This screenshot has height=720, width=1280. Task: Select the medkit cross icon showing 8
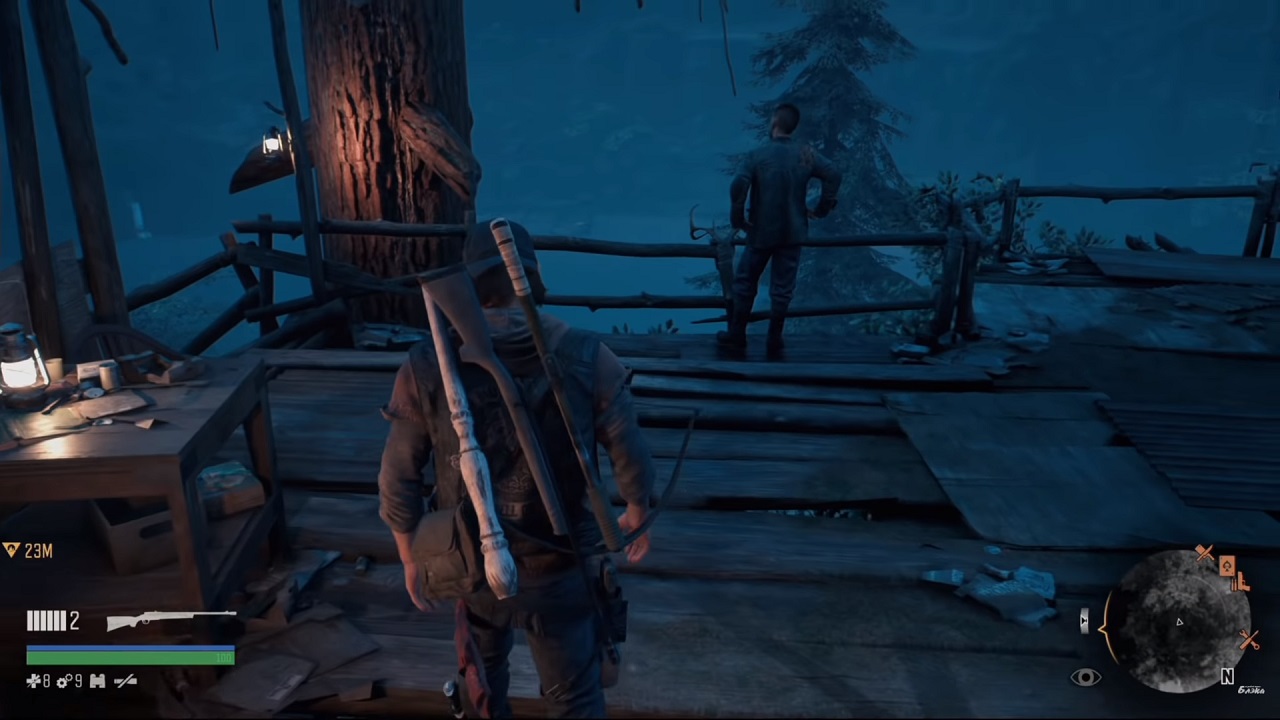coord(35,680)
